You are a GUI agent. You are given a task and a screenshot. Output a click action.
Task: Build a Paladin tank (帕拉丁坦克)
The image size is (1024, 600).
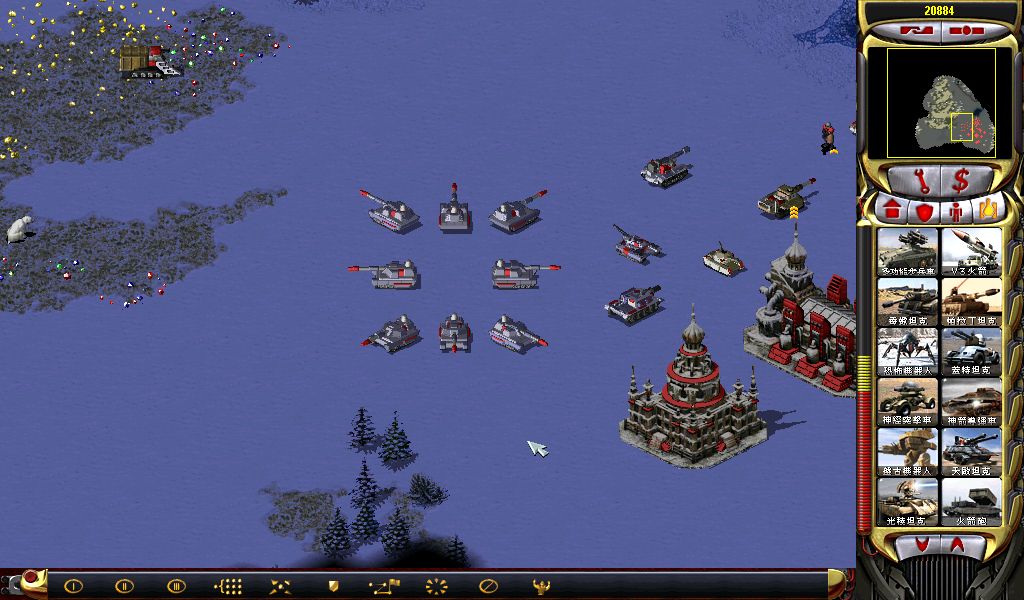coord(971,302)
